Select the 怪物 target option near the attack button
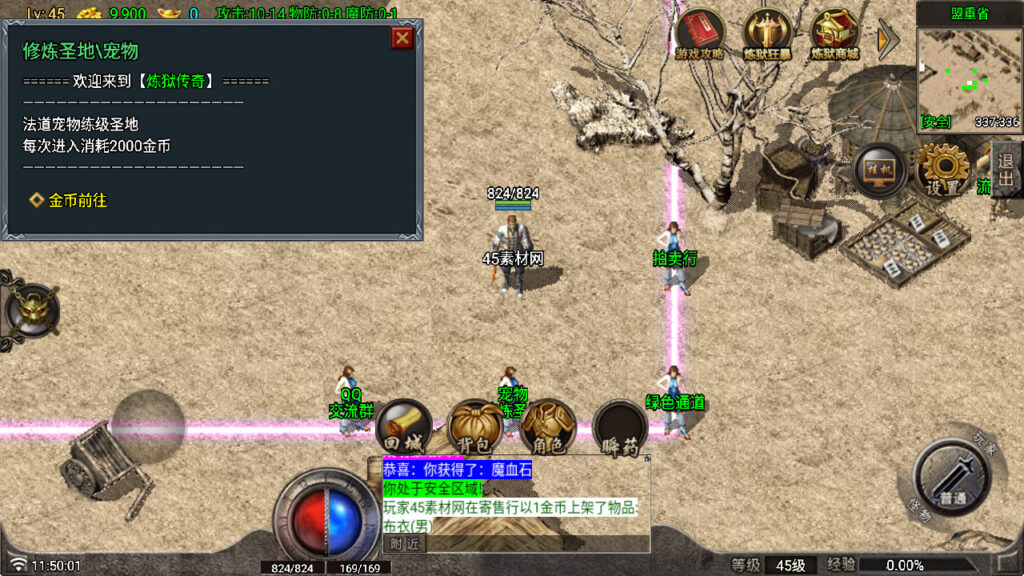 (920, 510)
